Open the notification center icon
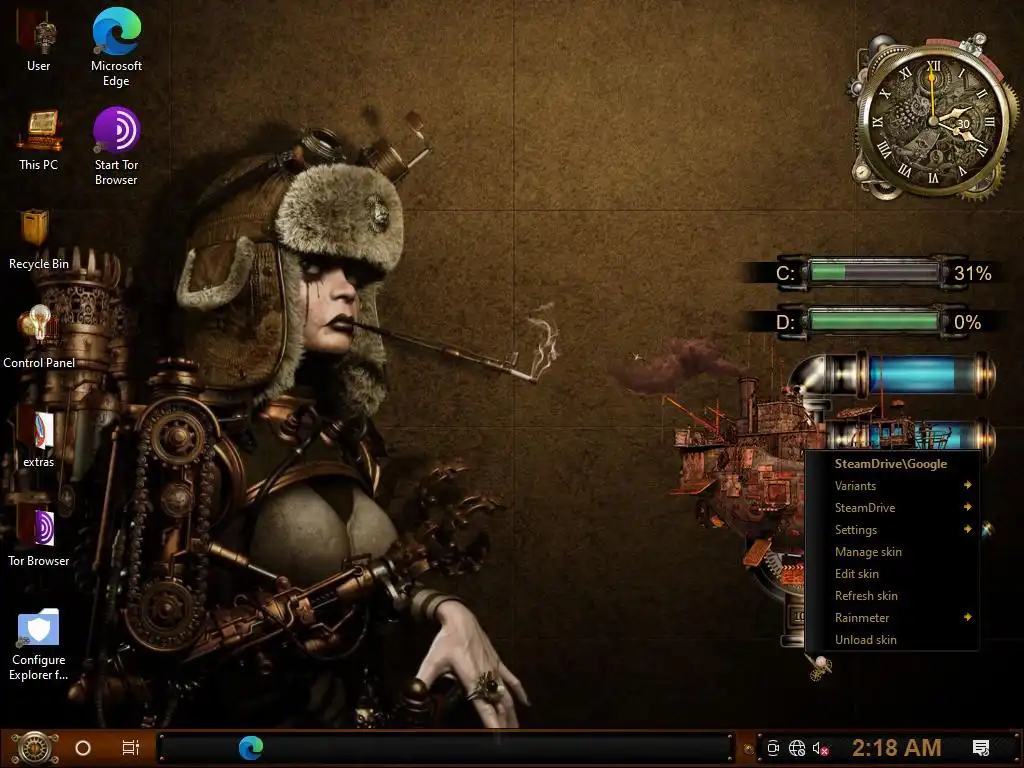The width and height of the screenshot is (1024, 768). pos(981,748)
